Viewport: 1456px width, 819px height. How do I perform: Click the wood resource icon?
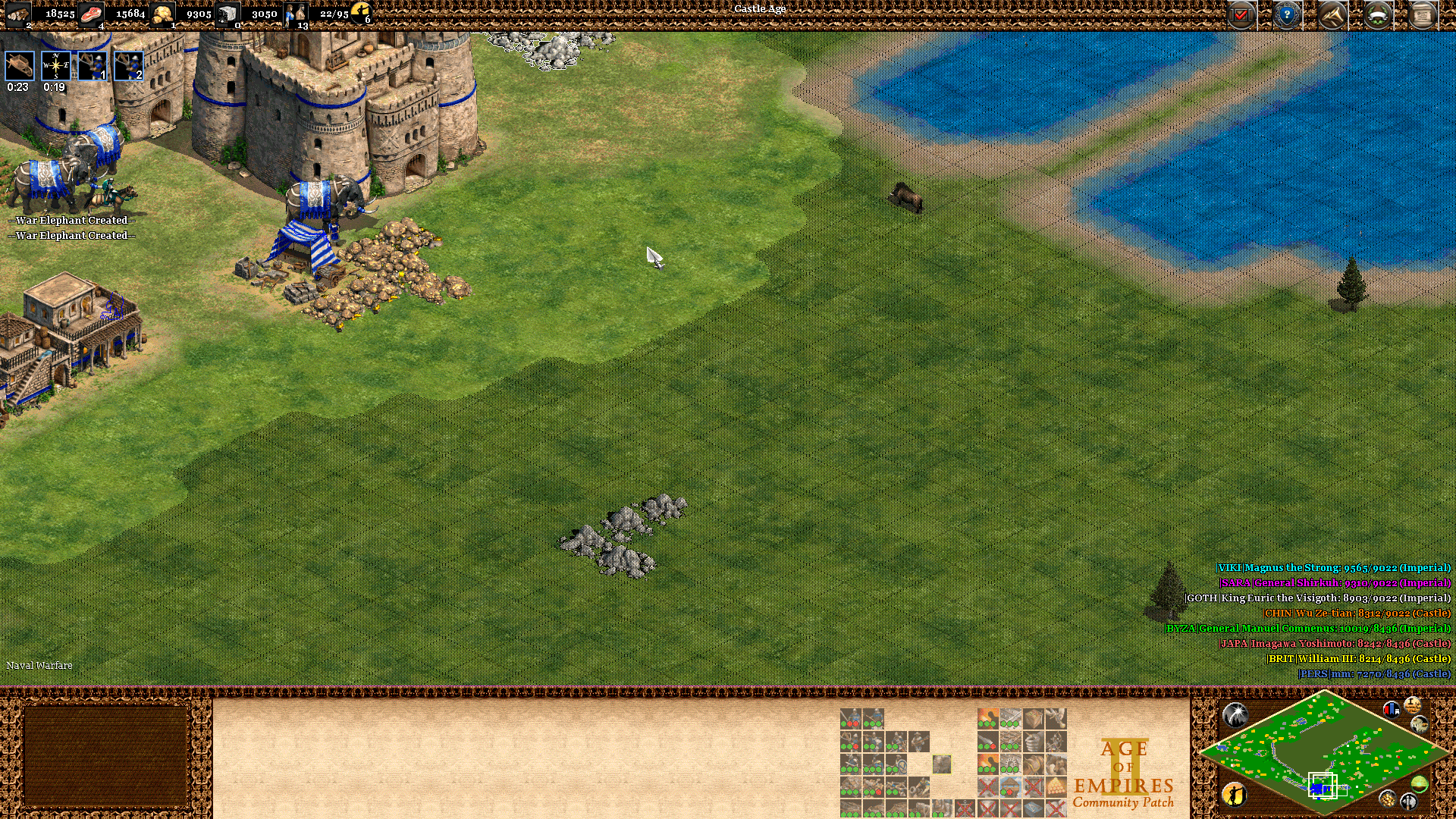(18, 14)
